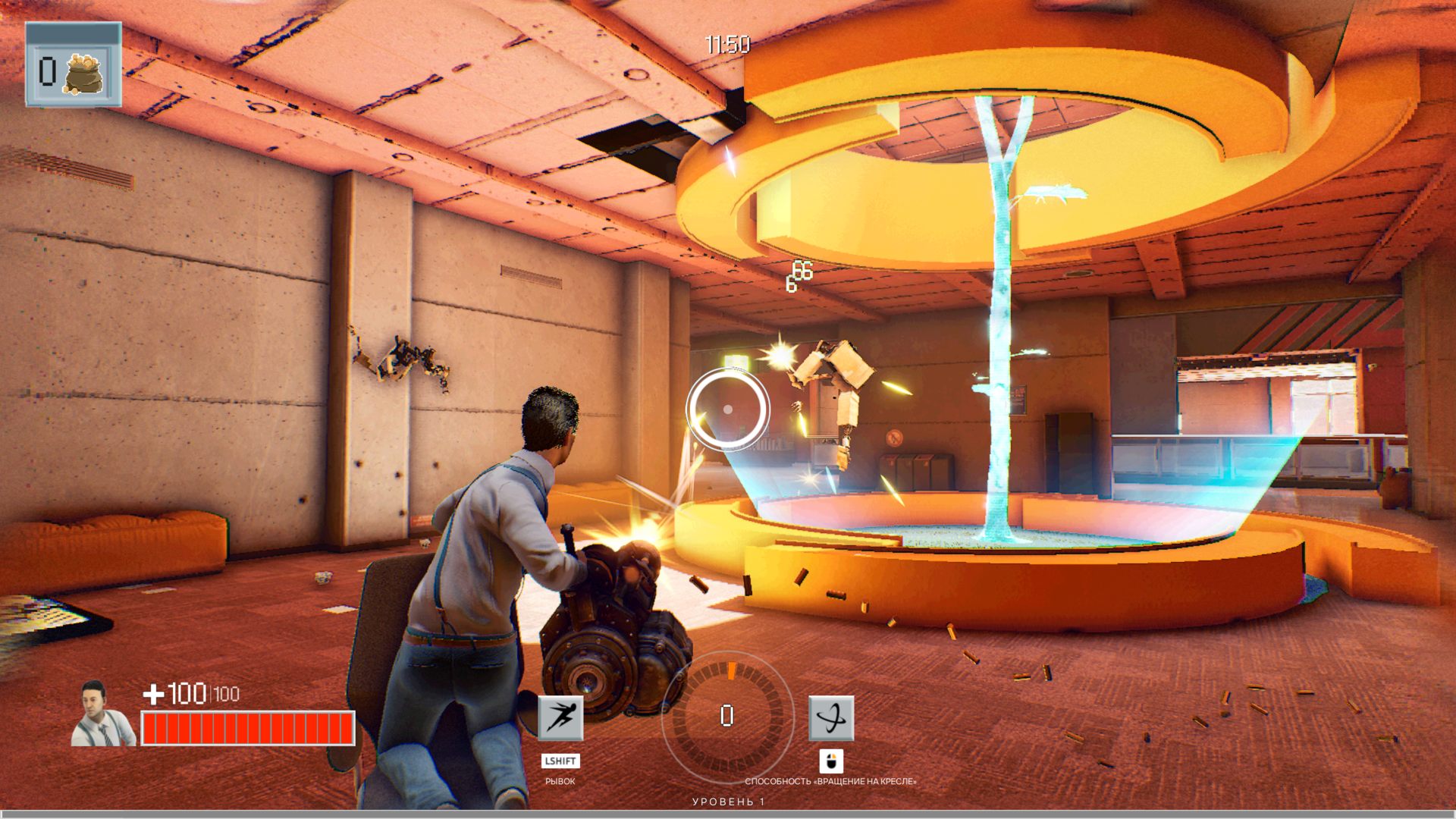Use the chair spin ability icon
The height and width of the screenshot is (819, 1456).
point(831,717)
